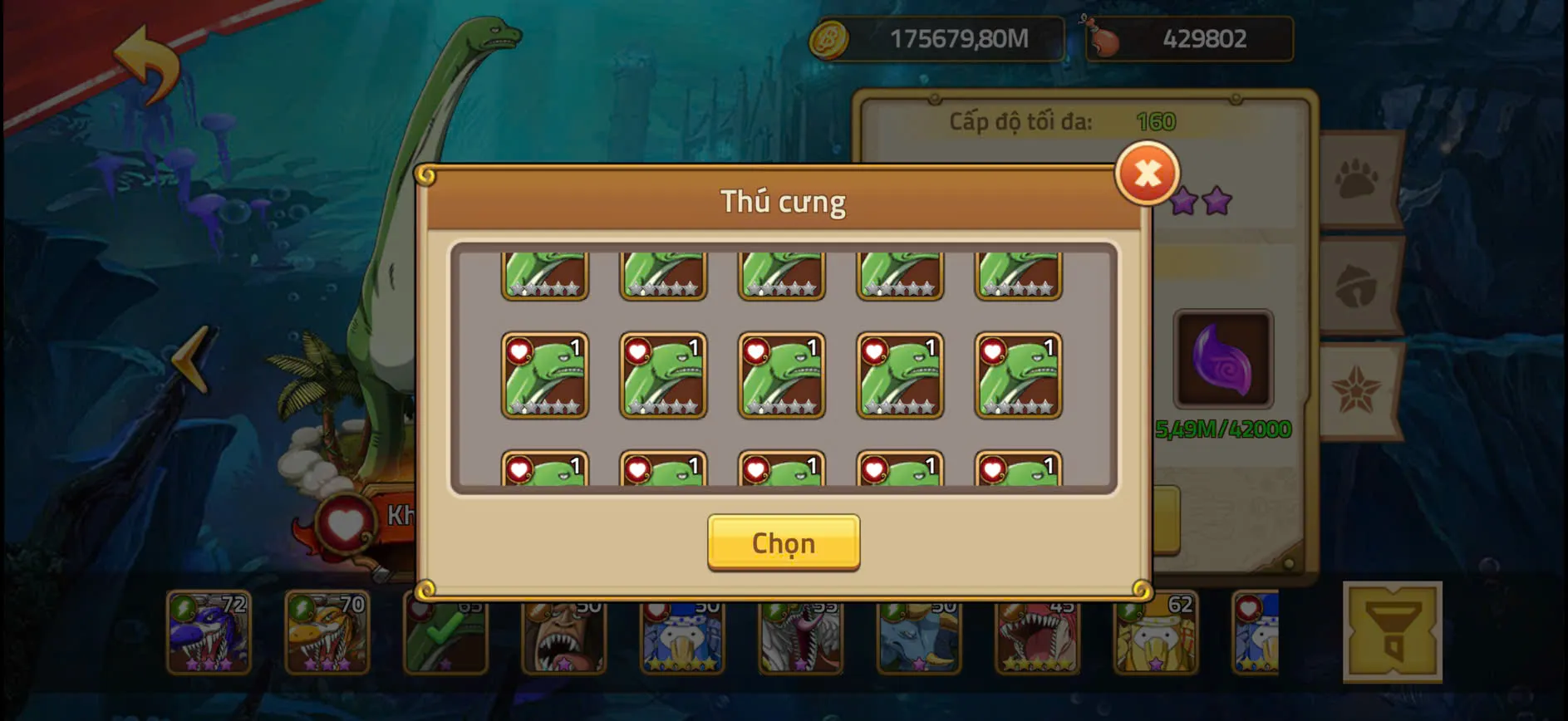Select the level 62 pet in the bottom roster

1155,634
